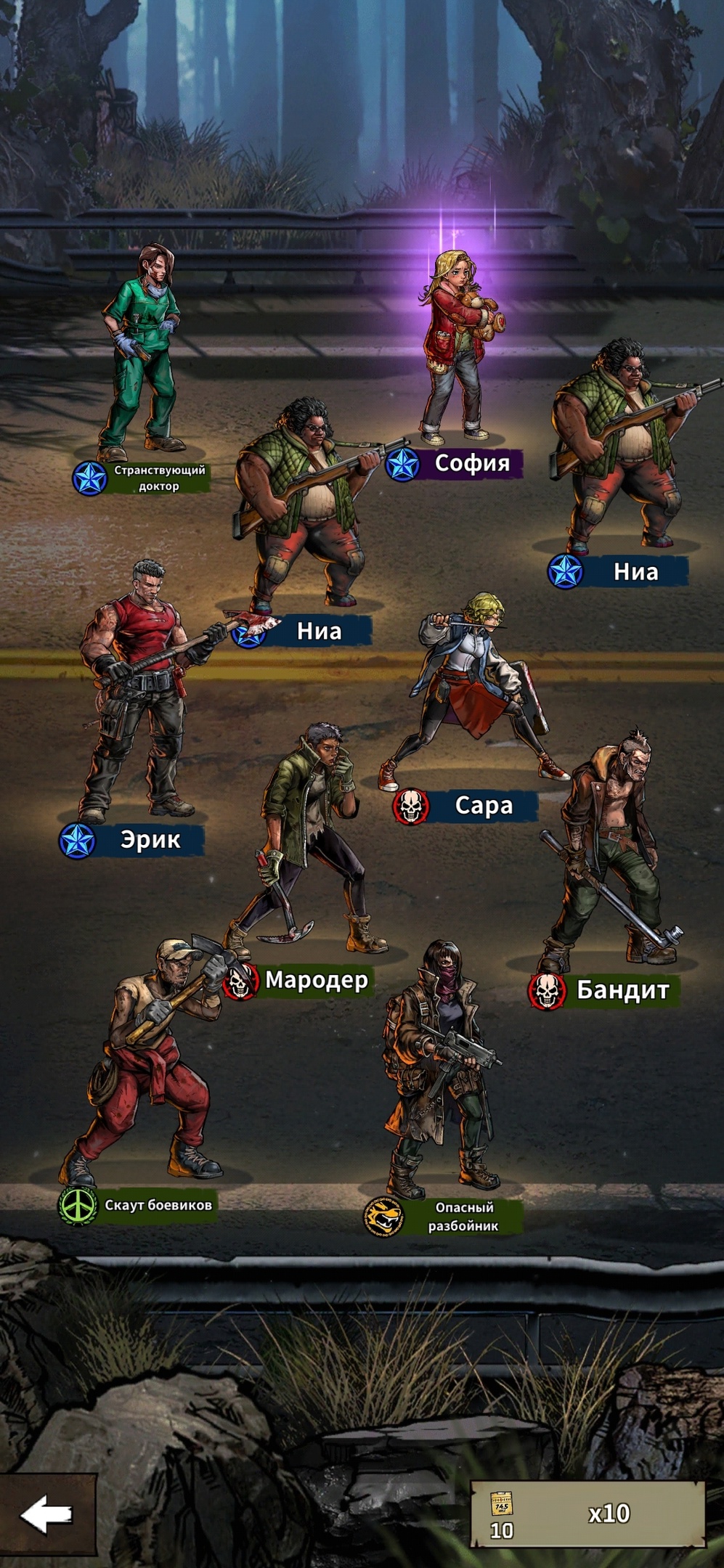The image size is (724, 1568).
Task: Select the София name label
Action: click(x=472, y=462)
